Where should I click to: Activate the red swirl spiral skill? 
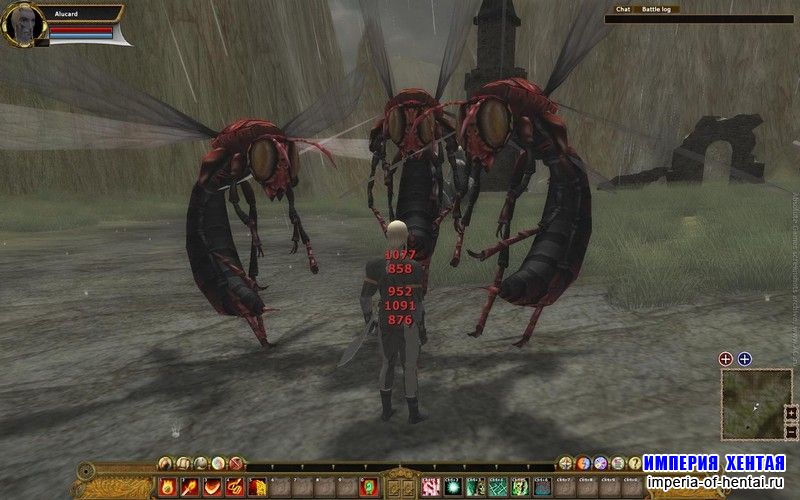tap(234, 487)
